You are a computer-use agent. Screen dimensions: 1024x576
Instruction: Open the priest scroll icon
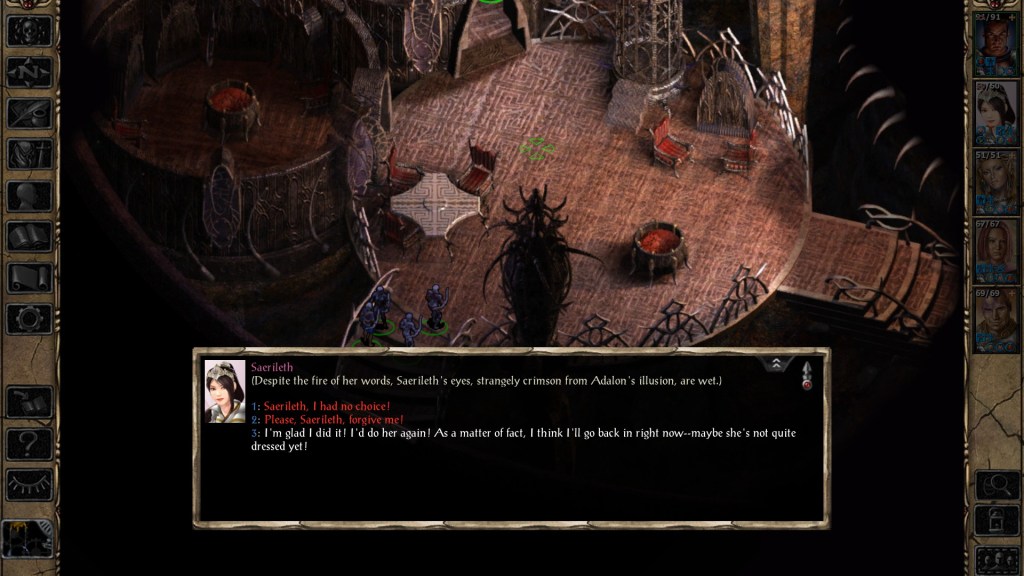click(x=29, y=278)
